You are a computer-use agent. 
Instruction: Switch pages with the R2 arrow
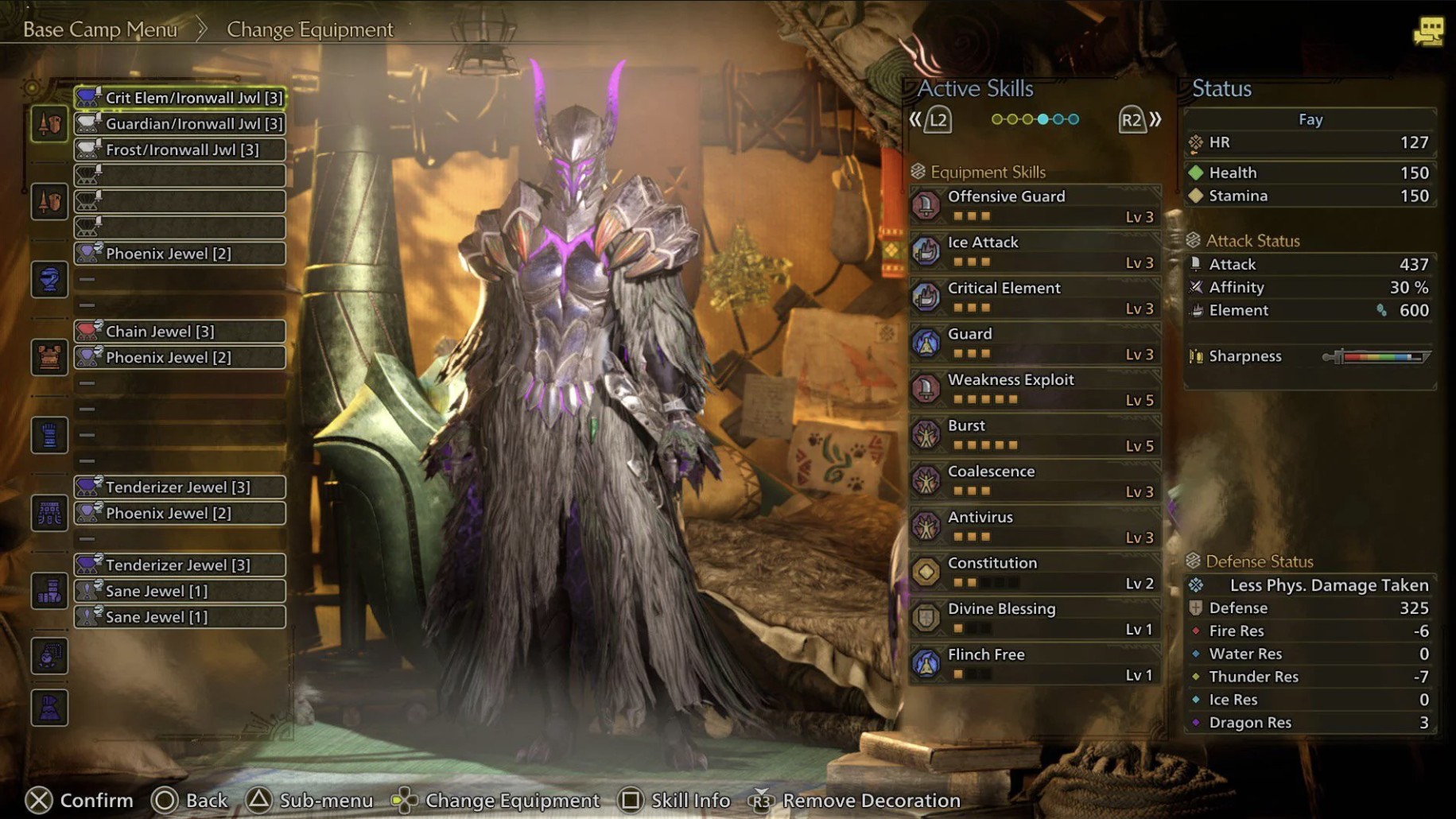1132,121
